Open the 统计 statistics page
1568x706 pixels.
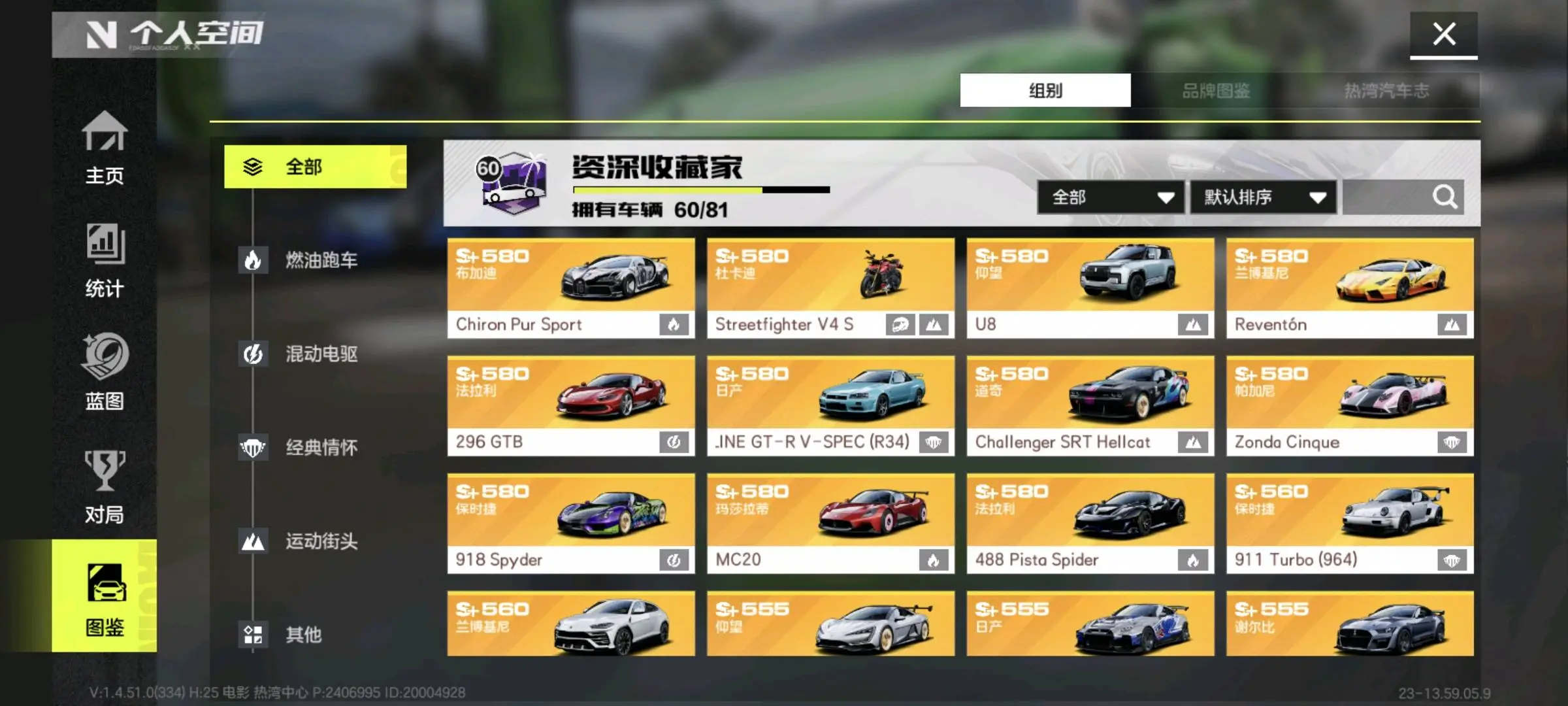[105, 261]
